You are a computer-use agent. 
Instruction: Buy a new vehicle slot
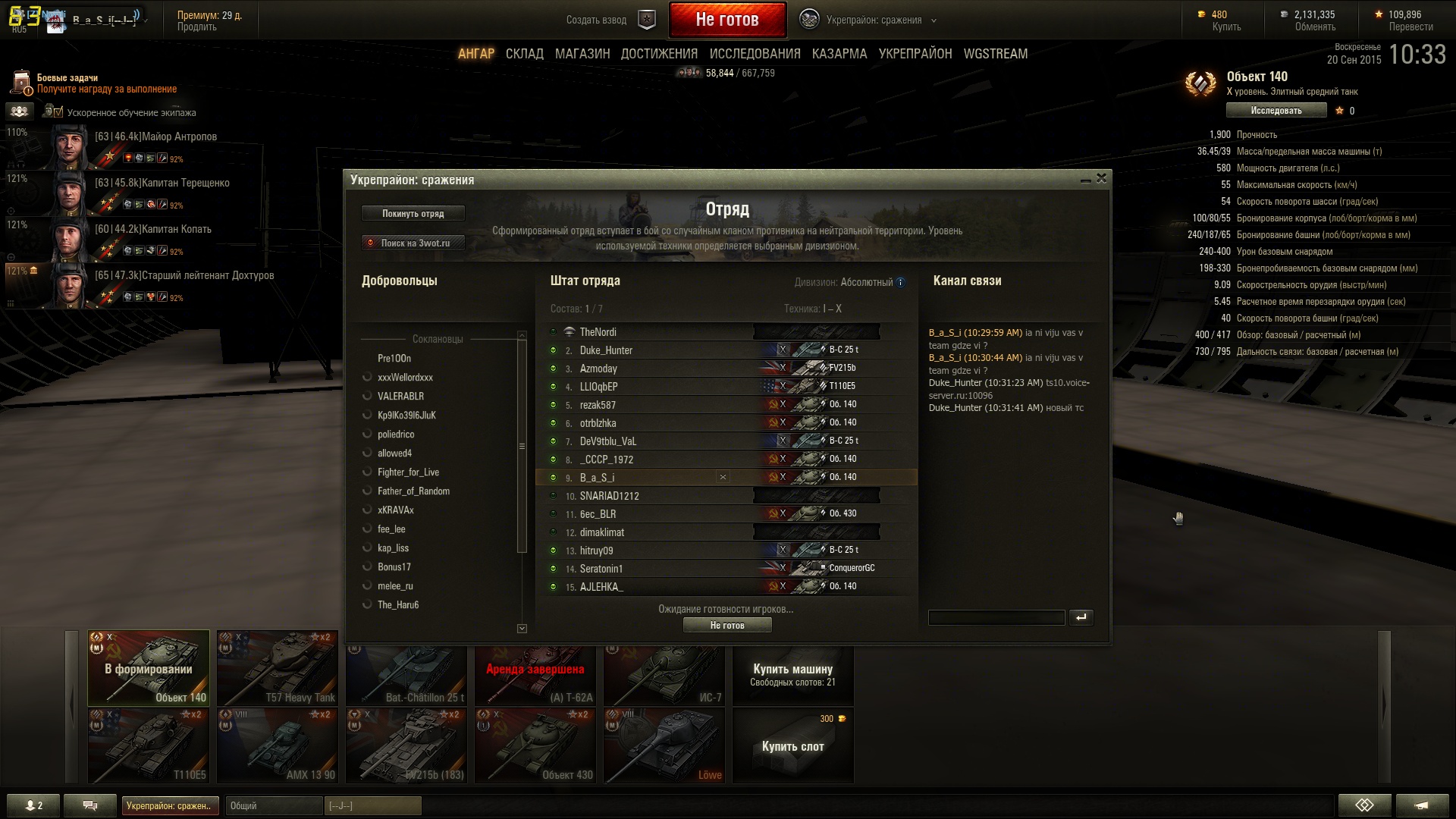pyautogui.click(x=792, y=745)
